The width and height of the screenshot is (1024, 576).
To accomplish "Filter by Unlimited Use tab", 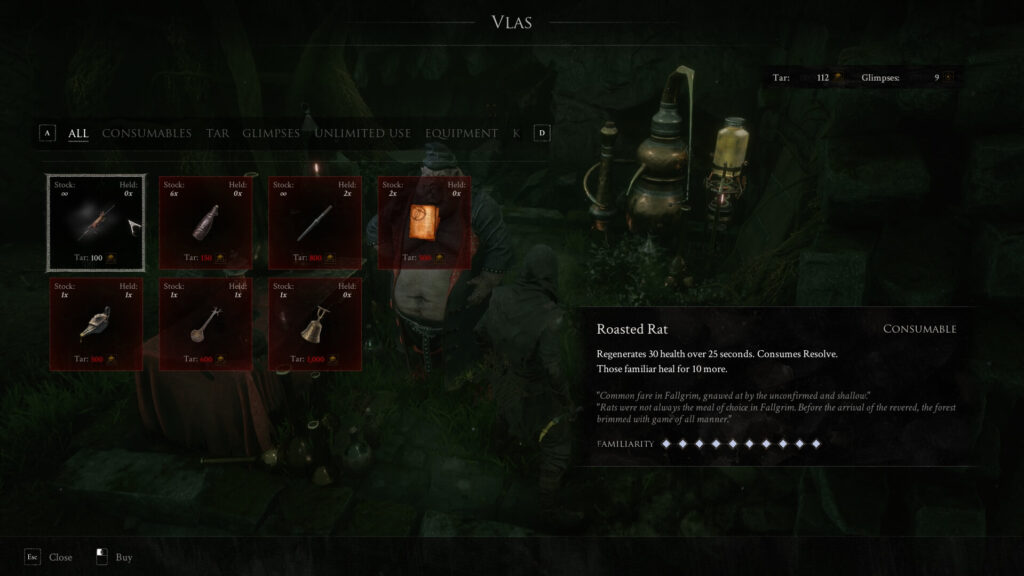I will (x=362, y=133).
